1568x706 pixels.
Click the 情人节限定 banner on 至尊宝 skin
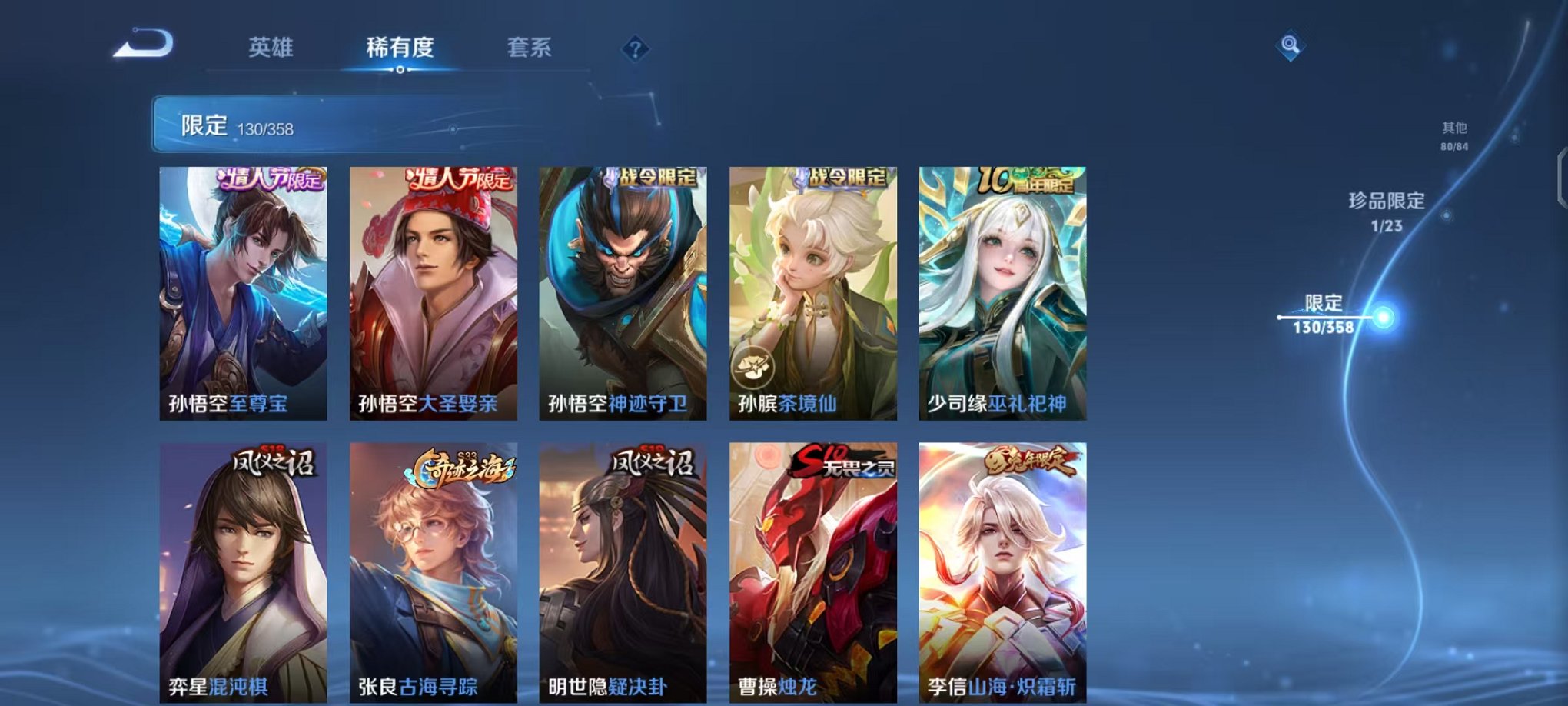pos(266,178)
